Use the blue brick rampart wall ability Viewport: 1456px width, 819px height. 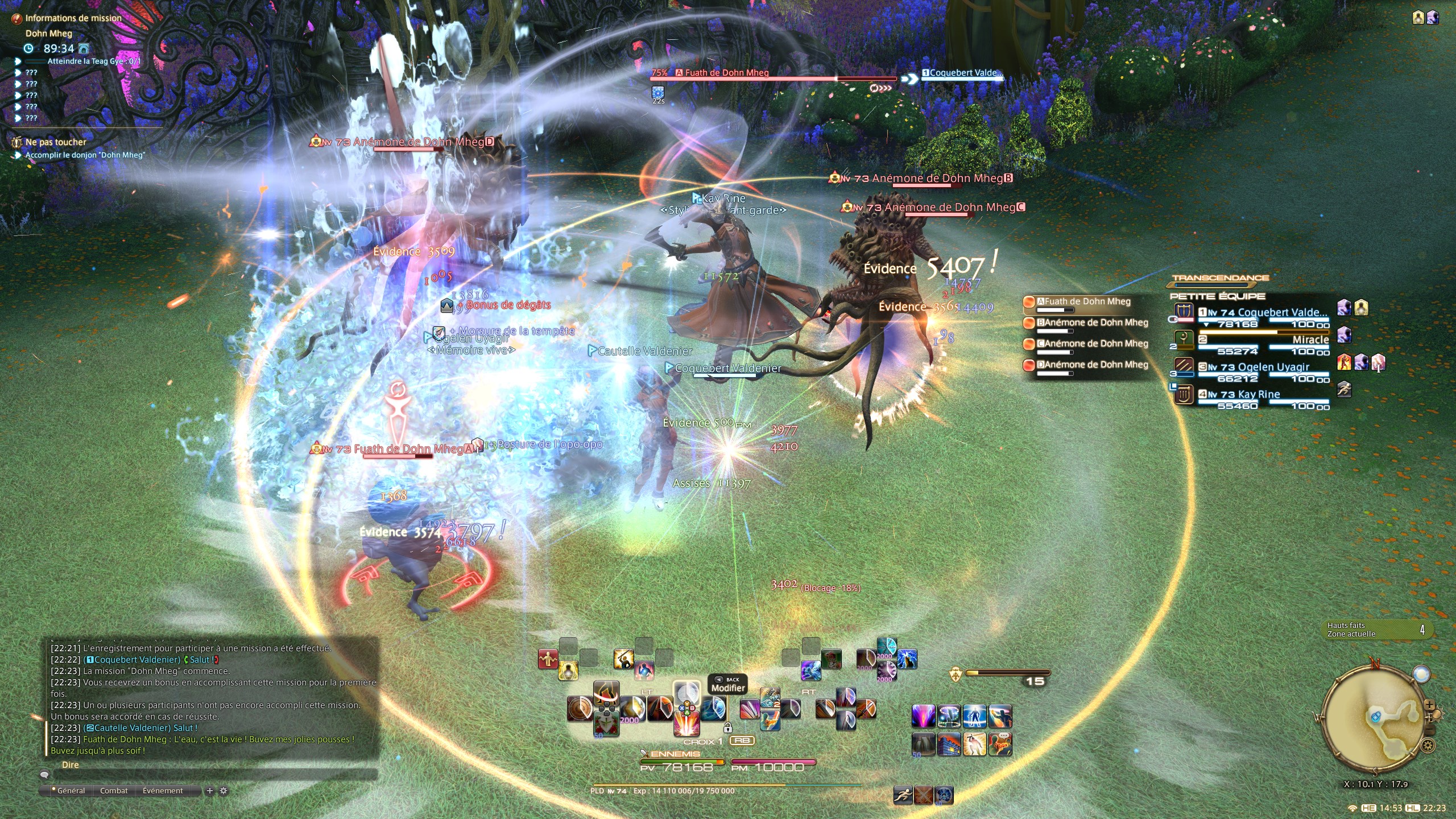pos(949,744)
